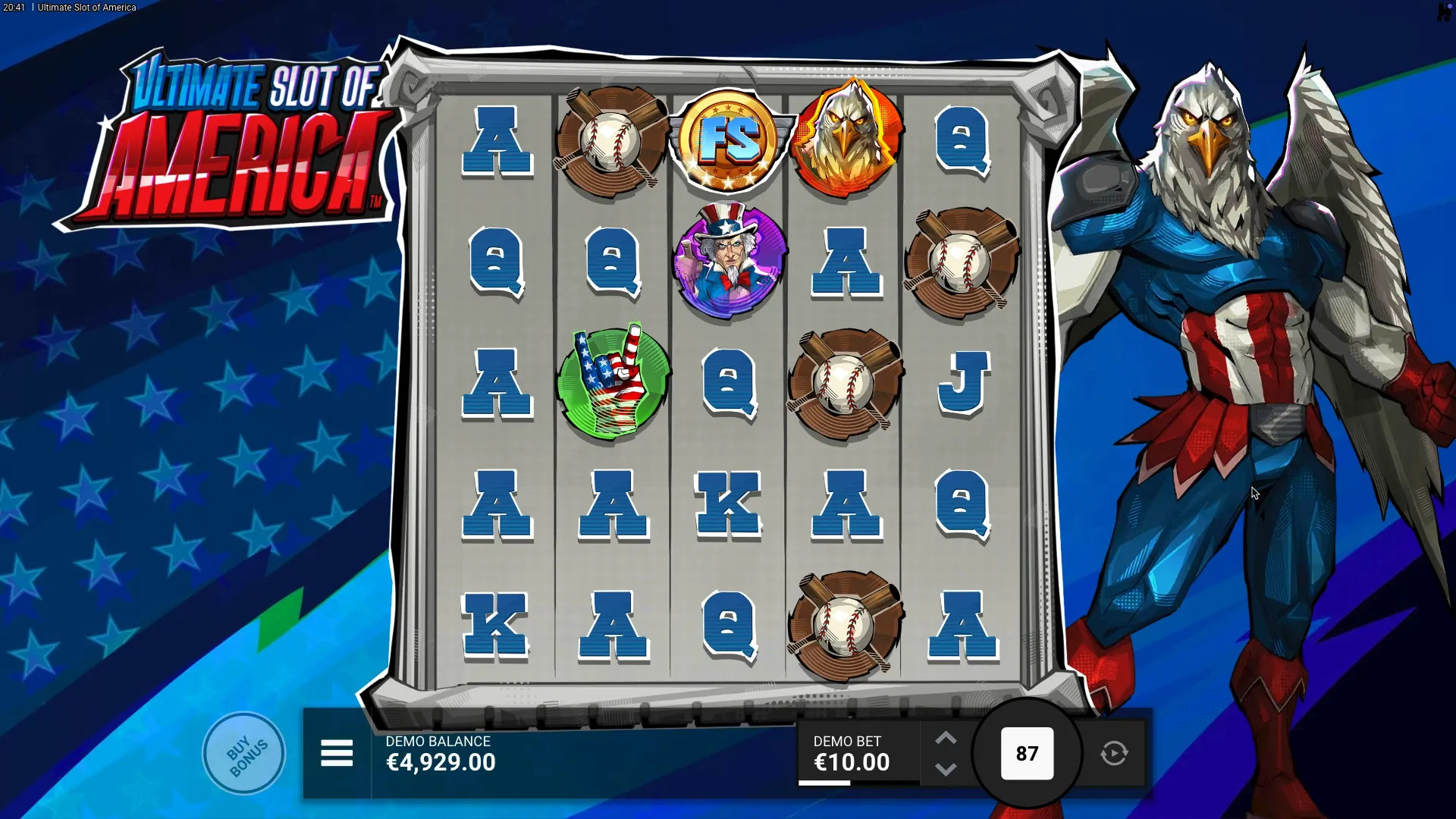Decrease the demo bet amount
The width and height of the screenshot is (1456, 819).
pyautogui.click(x=946, y=770)
